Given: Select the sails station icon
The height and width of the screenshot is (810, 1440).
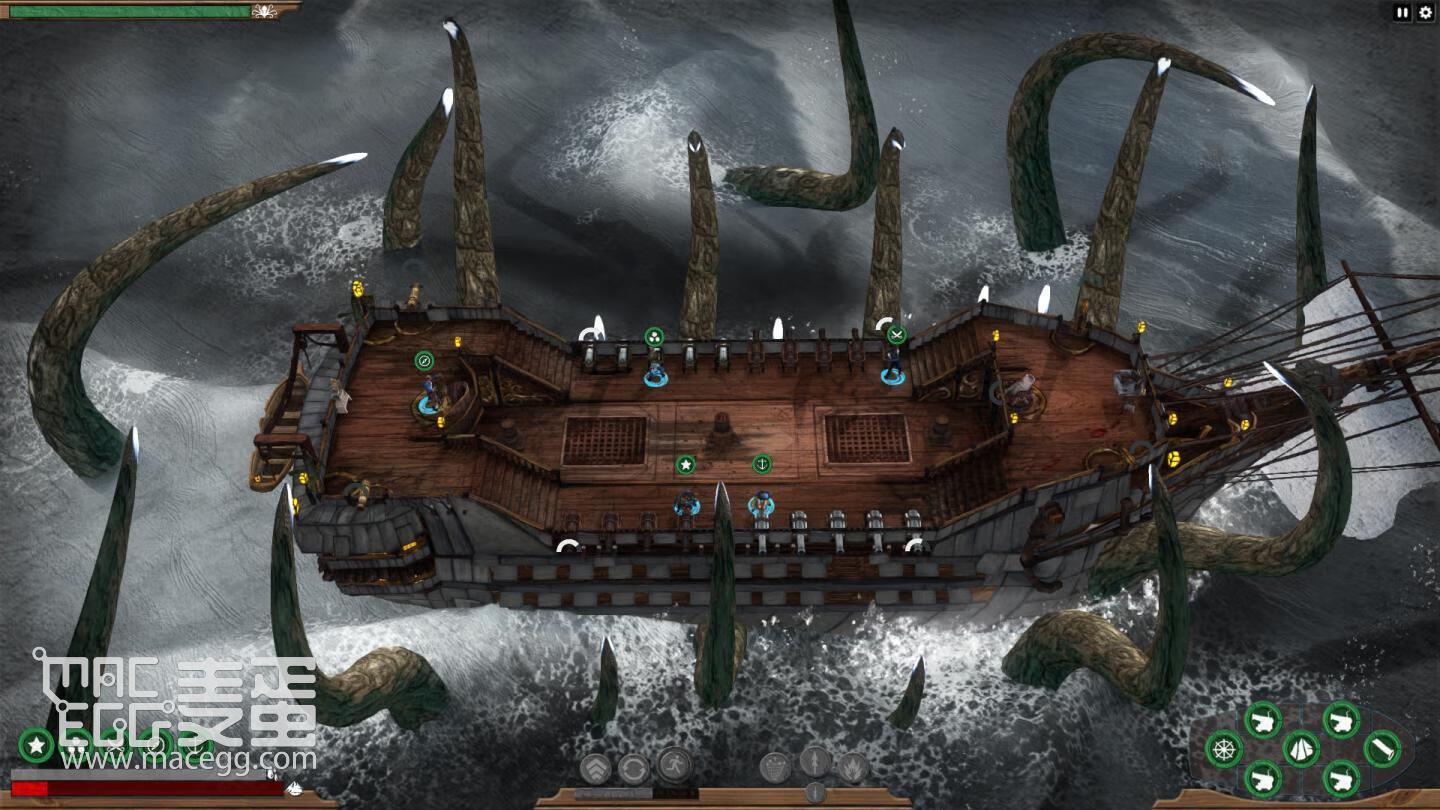Looking at the screenshot, I should click(x=1301, y=748).
